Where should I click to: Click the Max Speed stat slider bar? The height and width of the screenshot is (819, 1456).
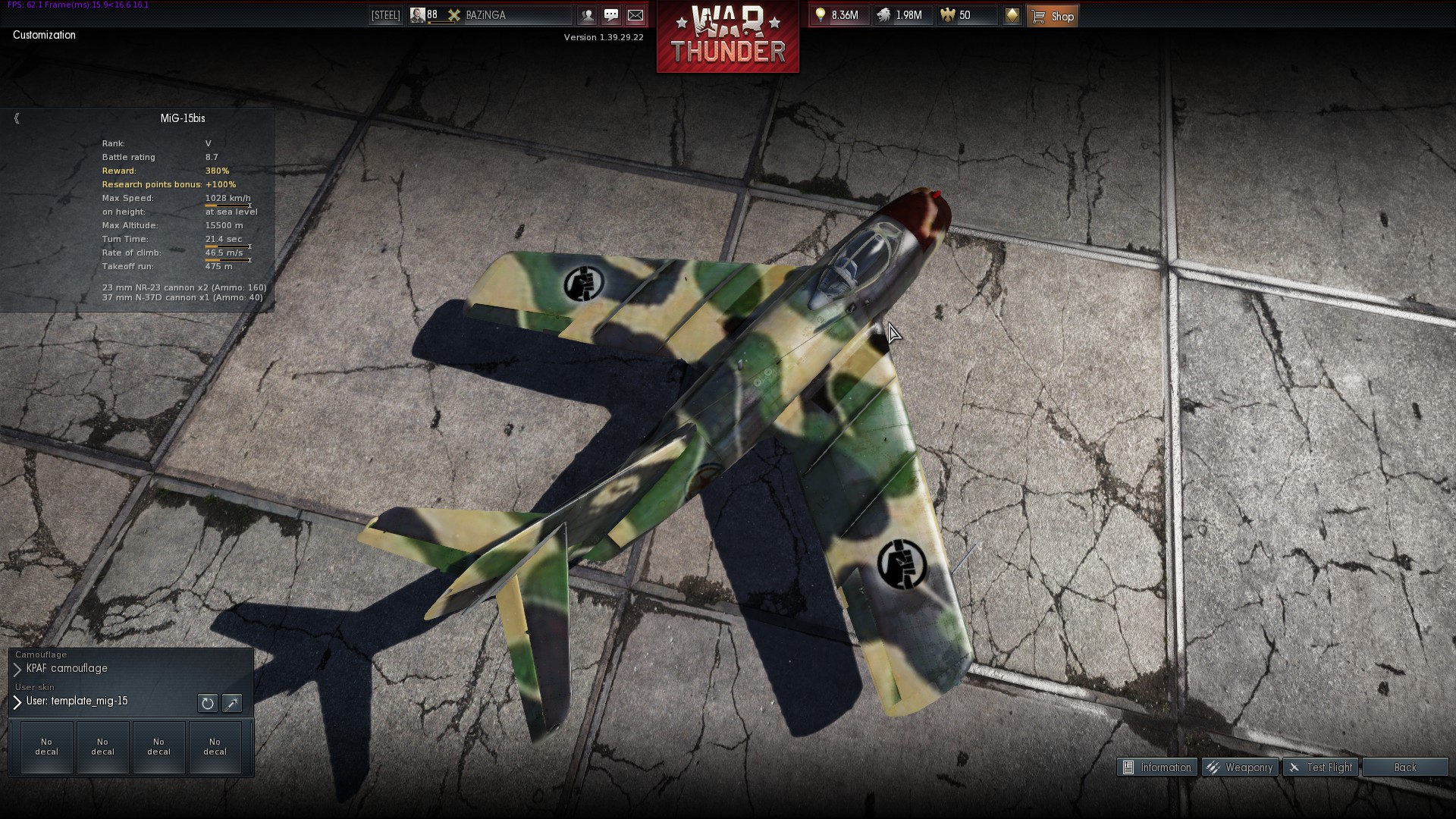[x=227, y=206]
